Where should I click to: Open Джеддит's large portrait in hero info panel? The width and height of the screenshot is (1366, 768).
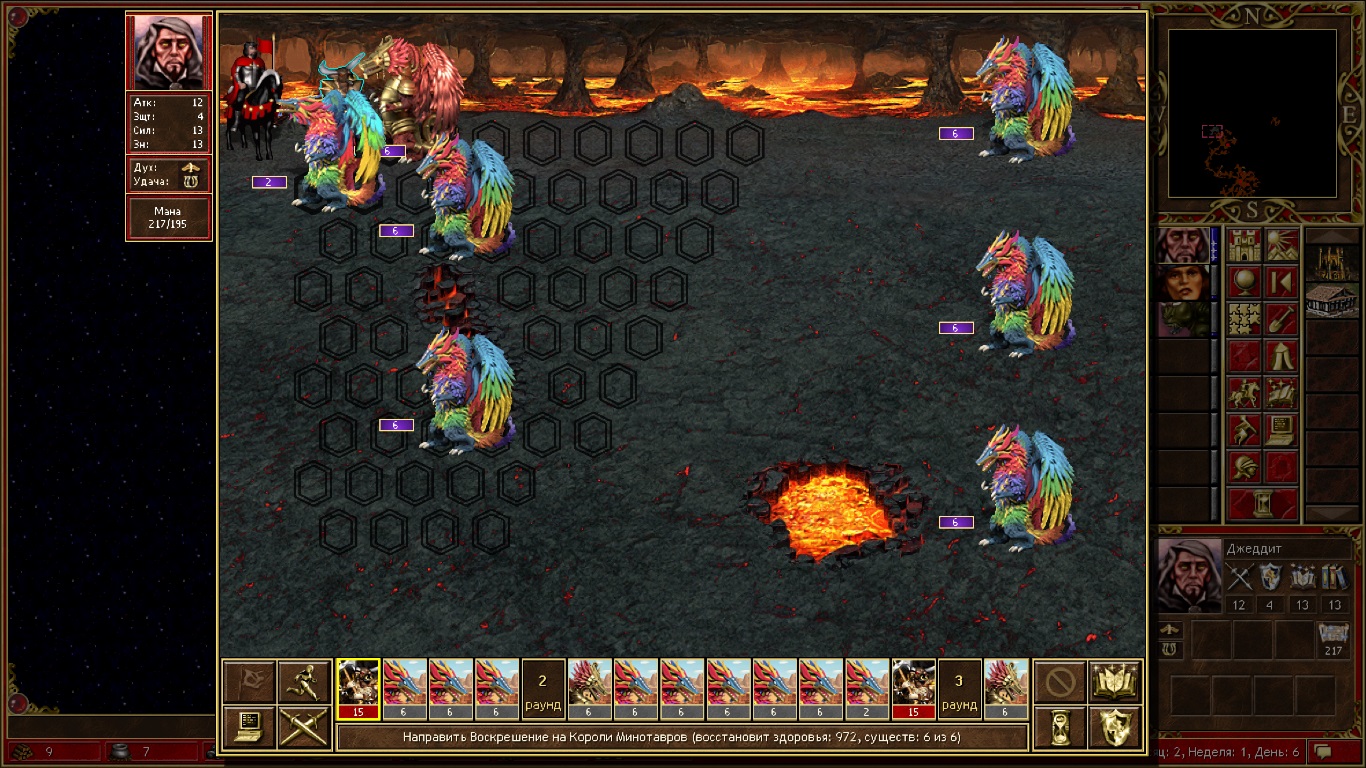[x=1189, y=574]
